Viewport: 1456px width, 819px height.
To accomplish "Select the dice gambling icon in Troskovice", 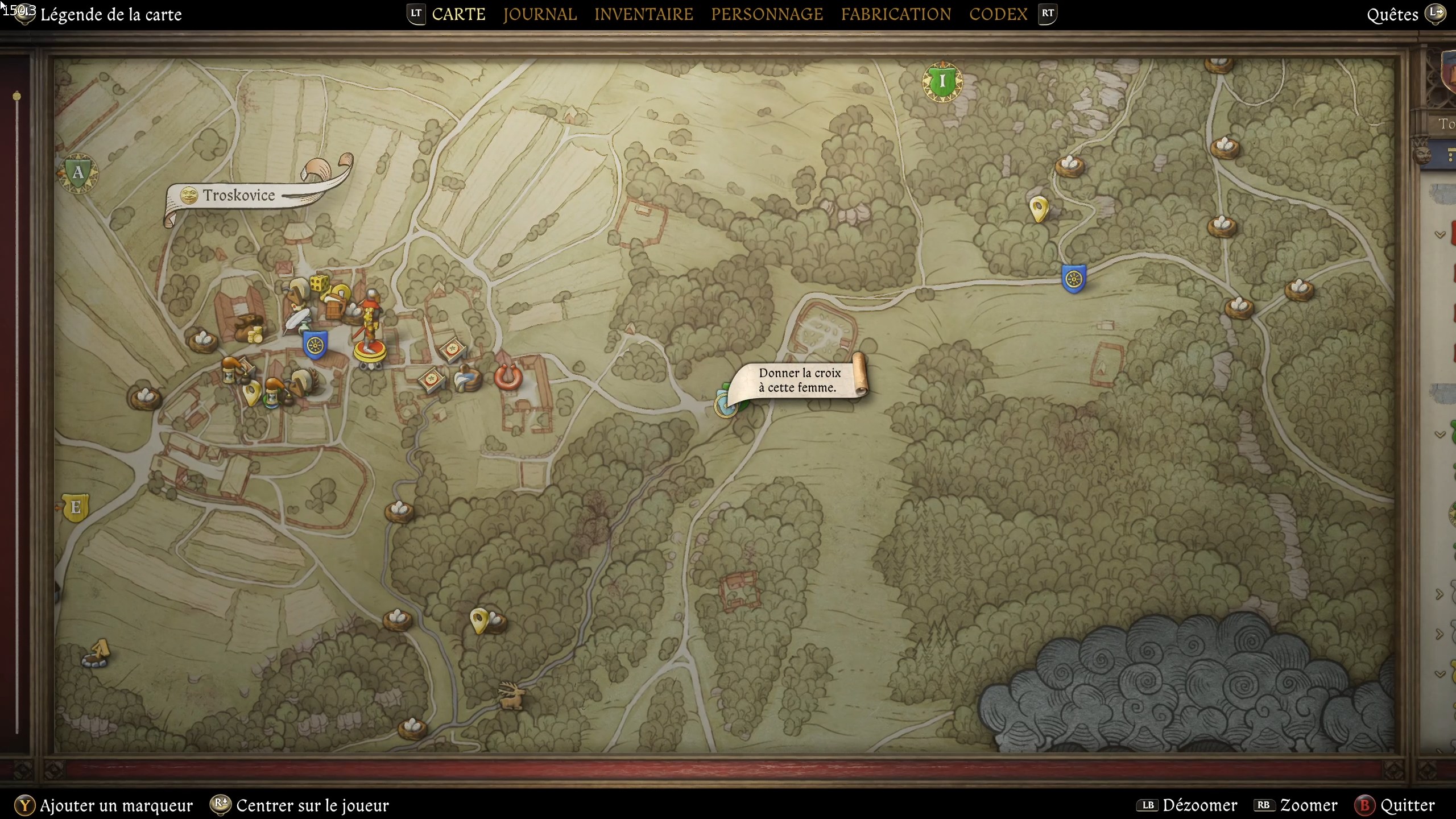I will pyautogui.click(x=318, y=283).
